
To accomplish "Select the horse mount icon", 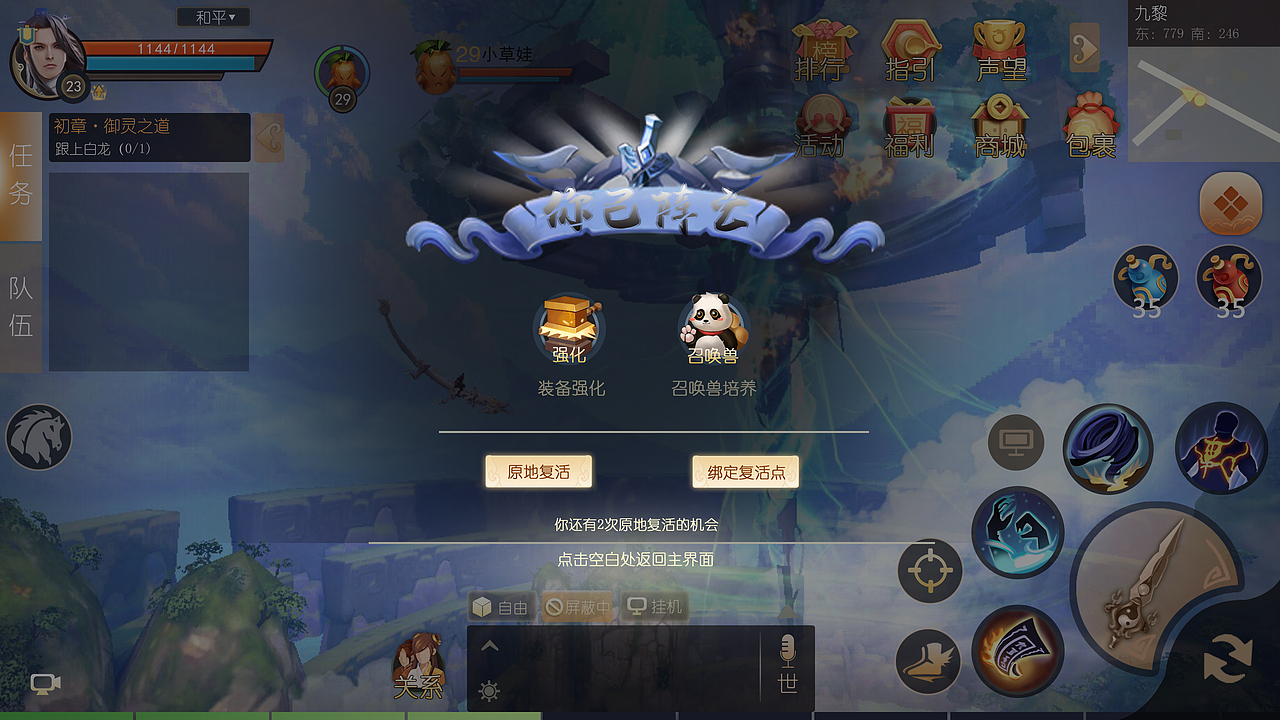I will point(40,437).
